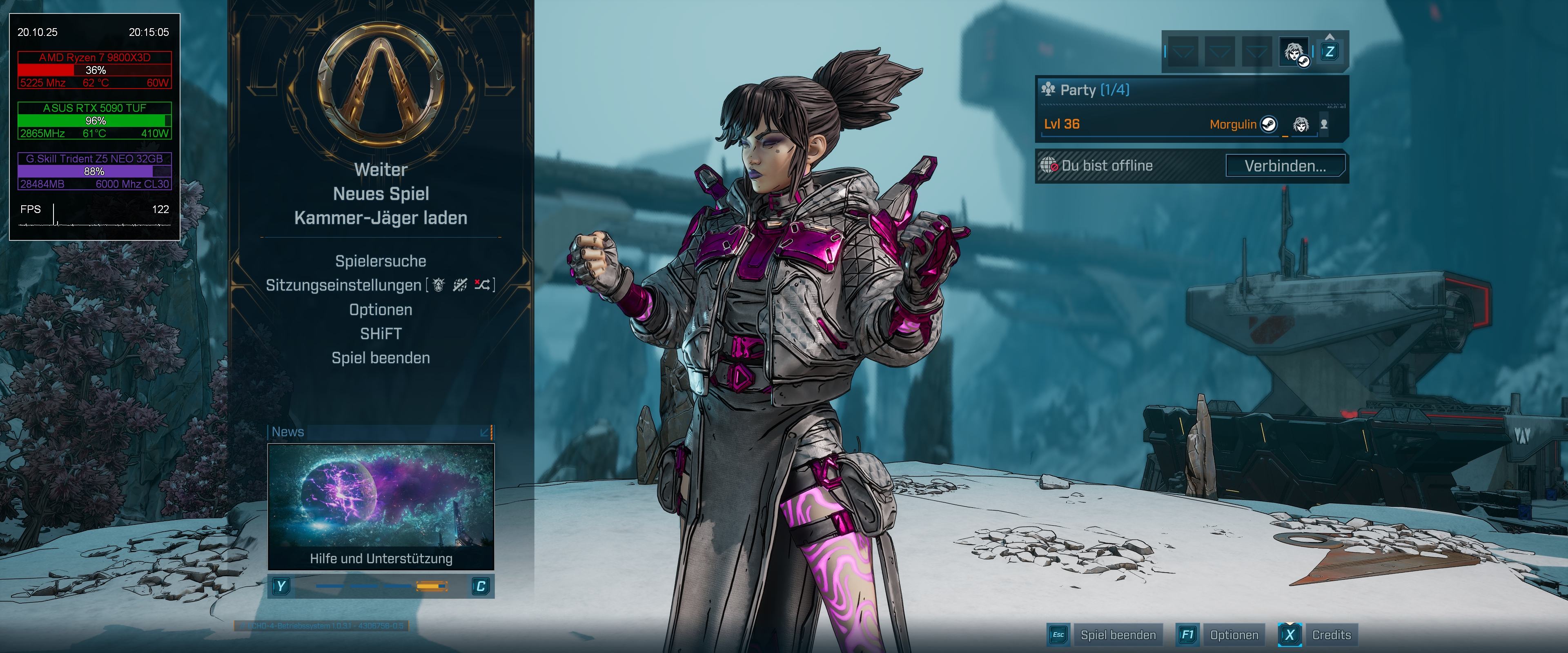The width and height of the screenshot is (1568, 653).
Task: Choose Spiel beenden in main menu
Action: point(381,358)
